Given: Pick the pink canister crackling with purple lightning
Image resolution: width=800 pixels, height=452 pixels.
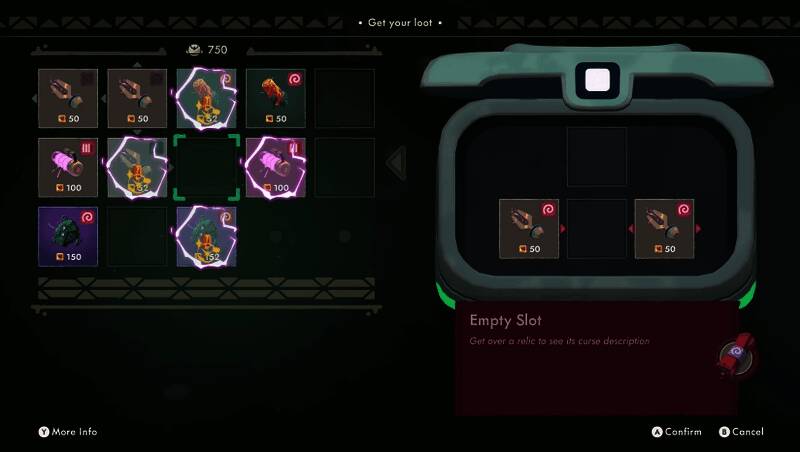Looking at the screenshot, I should coord(275,167).
